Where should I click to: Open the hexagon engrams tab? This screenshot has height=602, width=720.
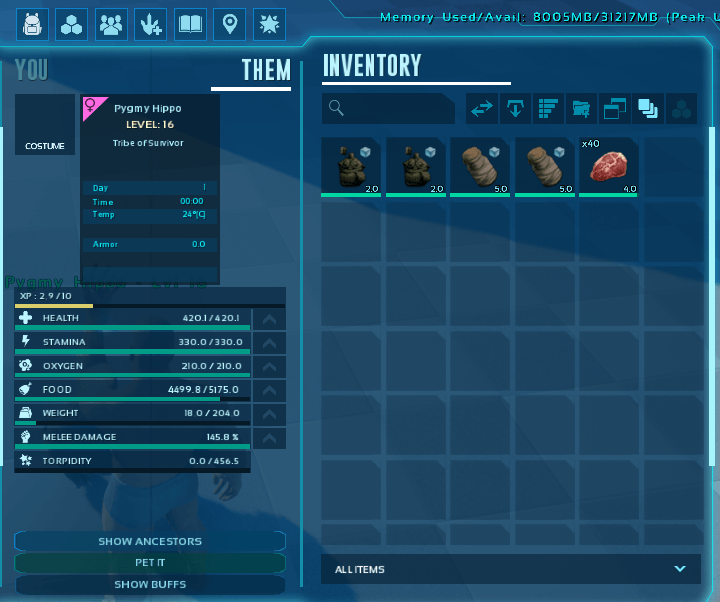(x=72, y=24)
